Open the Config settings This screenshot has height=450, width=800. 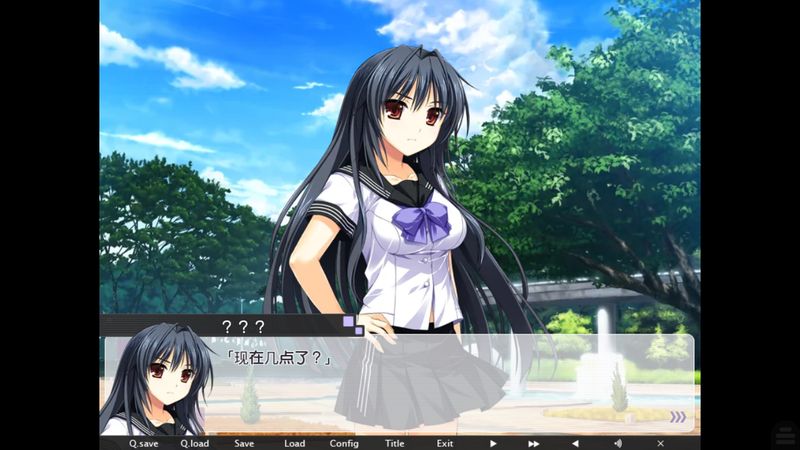(x=344, y=443)
